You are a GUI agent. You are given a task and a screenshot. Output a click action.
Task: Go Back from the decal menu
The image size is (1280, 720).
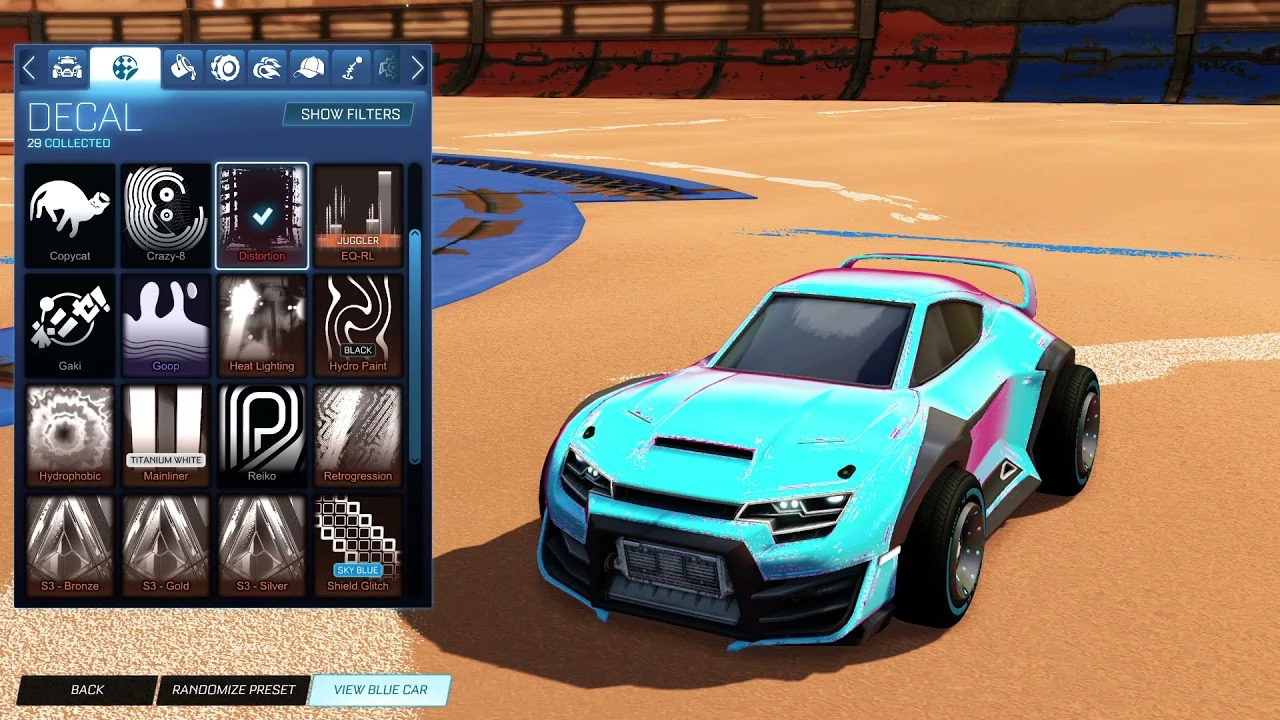pos(86,689)
